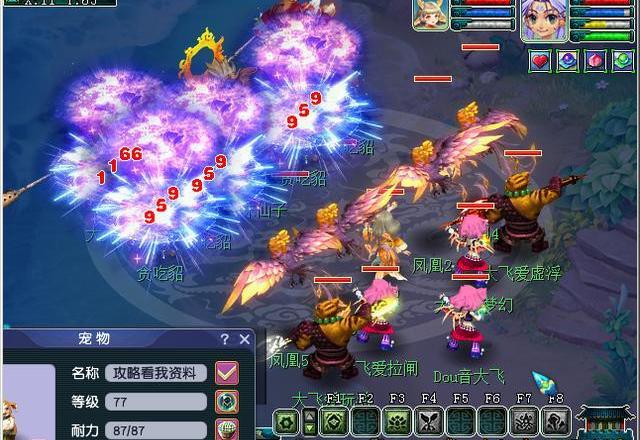Use the mushroom skill in F8
This screenshot has width=640, height=440.
click(x=556, y=421)
